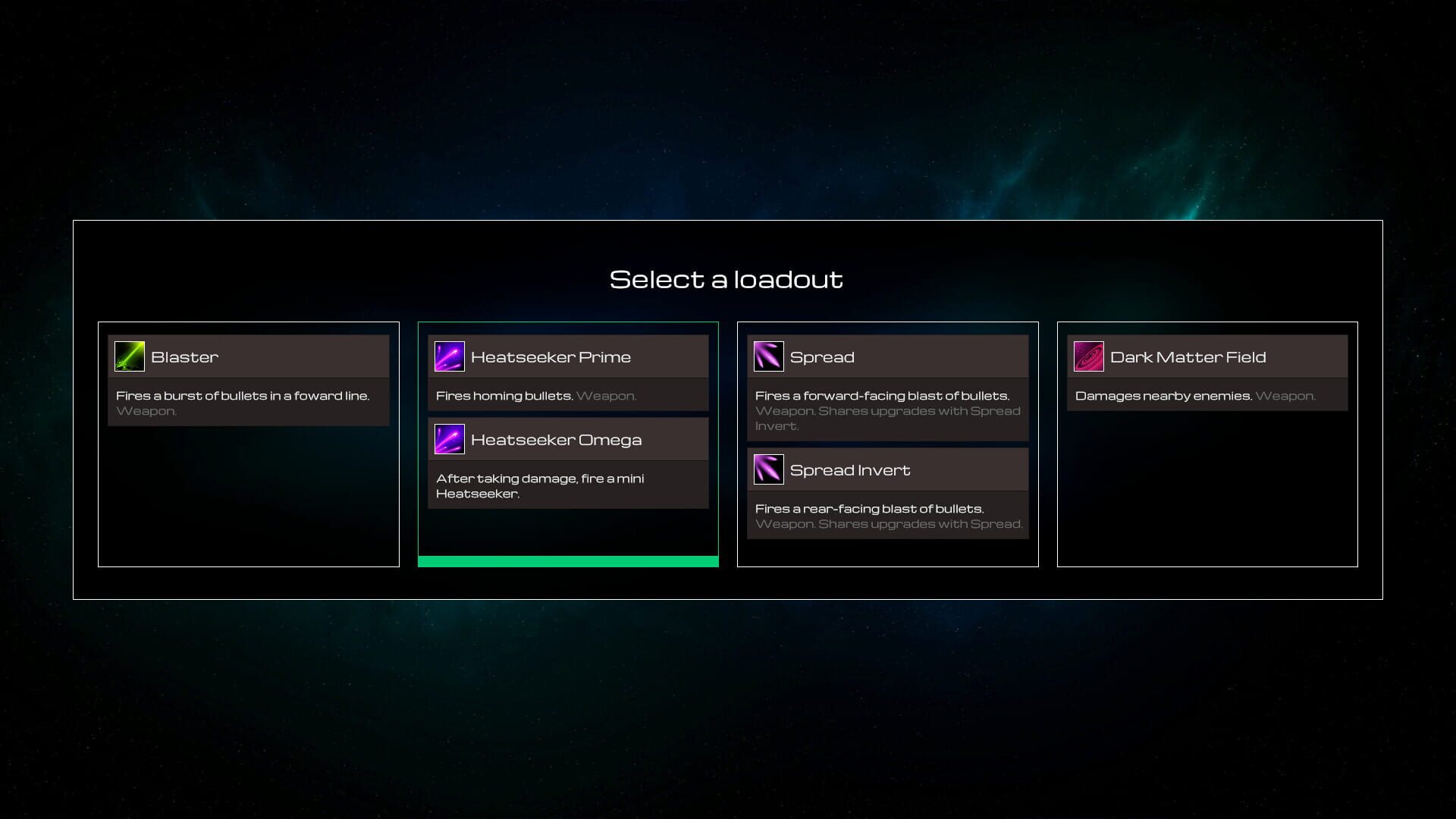This screenshot has height=819, width=1456.
Task: Click the Blaster name label
Action: click(x=185, y=356)
